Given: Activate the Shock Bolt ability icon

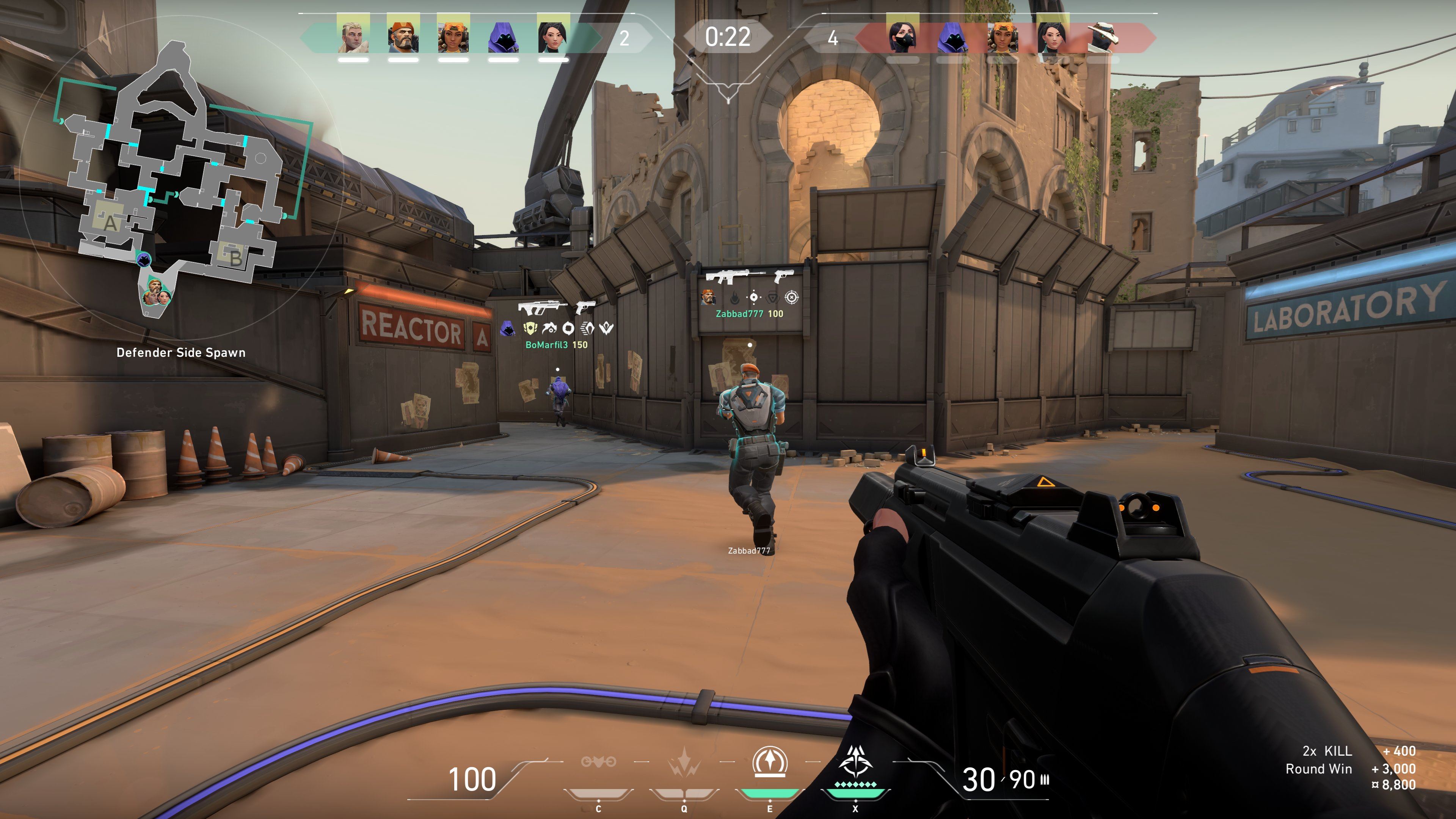Looking at the screenshot, I should pyautogui.click(x=684, y=763).
